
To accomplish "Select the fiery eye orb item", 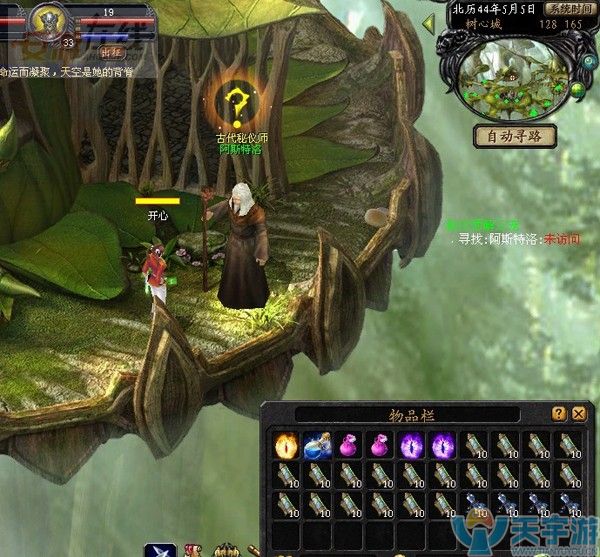I will (287, 444).
